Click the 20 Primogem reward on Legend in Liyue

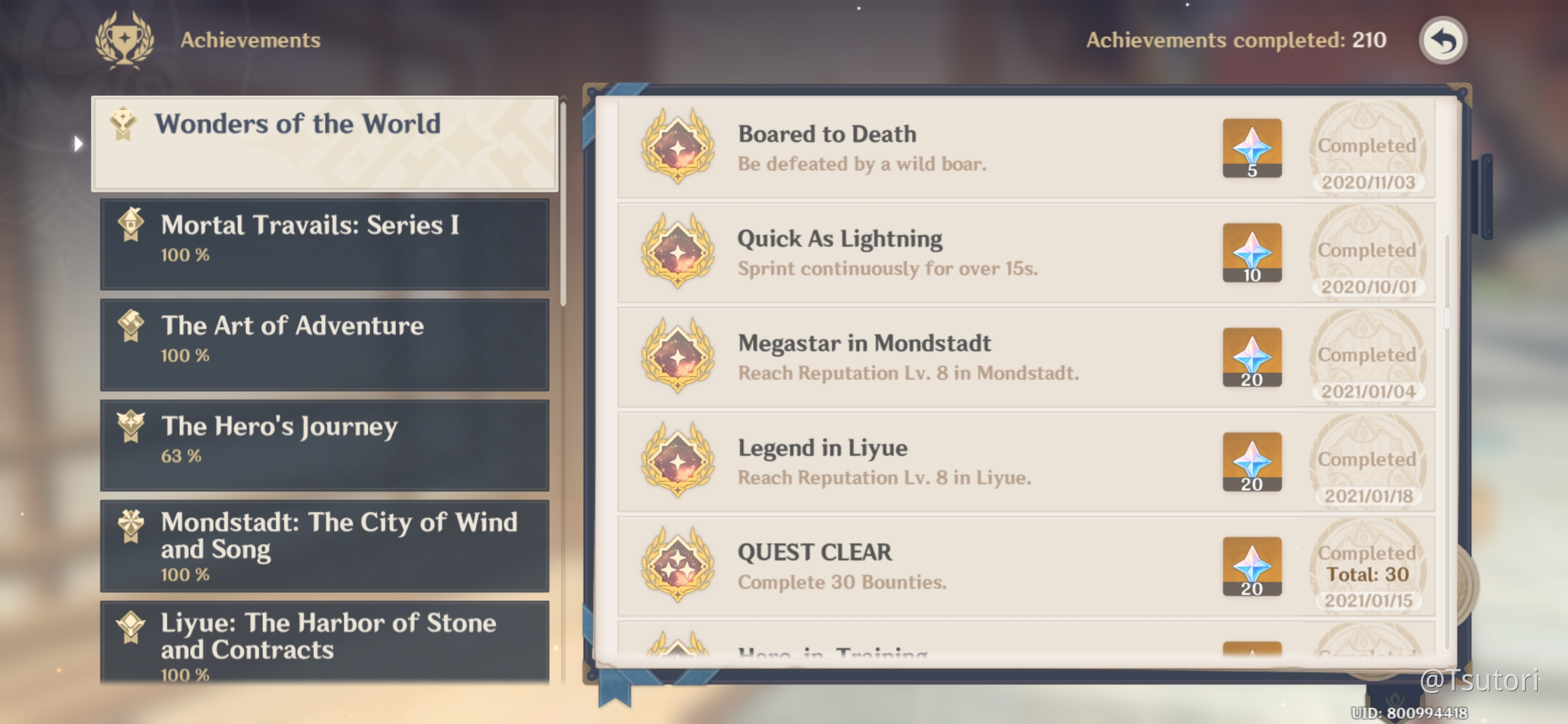coord(1252,463)
